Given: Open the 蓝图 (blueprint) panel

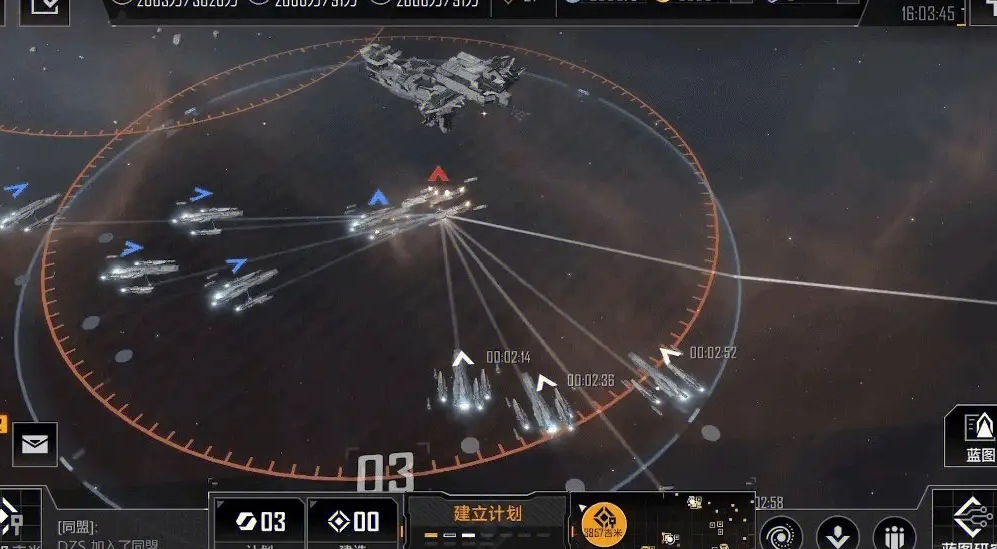Looking at the screenshot, I should tap(975, 436).
